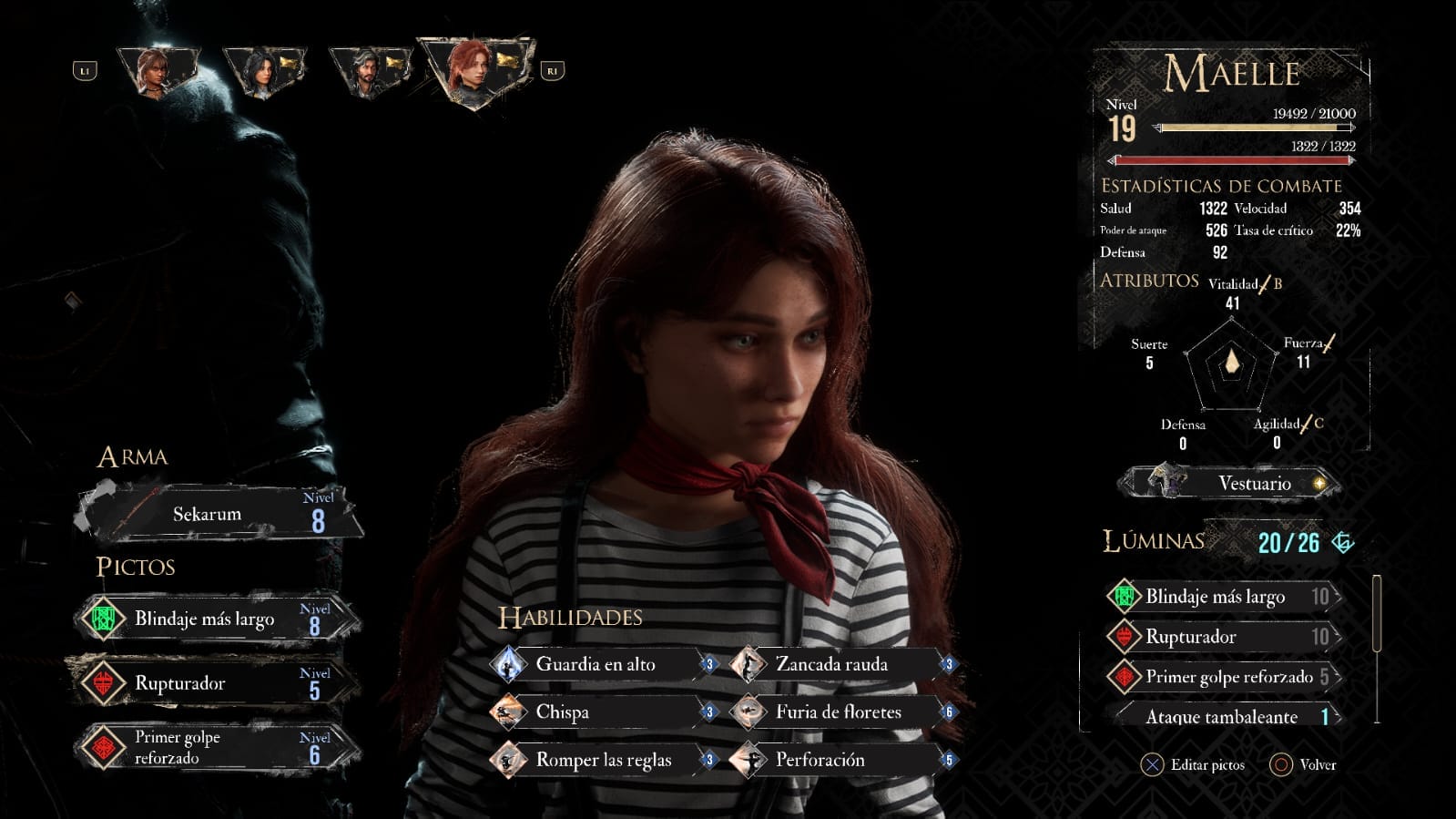The width and height of the screenshot is (1456, 819).
Task: Select the Guardia en alto skill
Action: coord(603,664)
